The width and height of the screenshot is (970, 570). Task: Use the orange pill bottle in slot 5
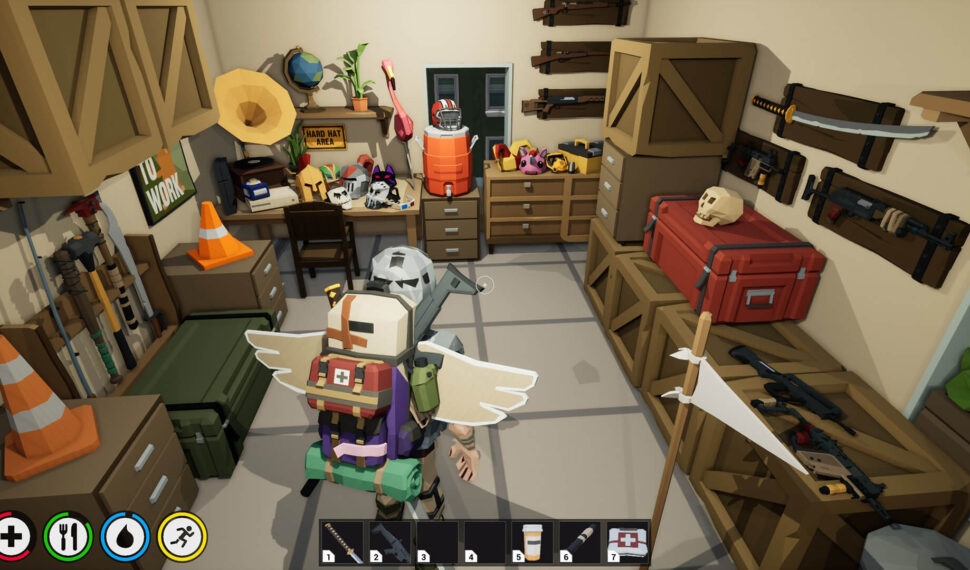click(x=533, y=542)
